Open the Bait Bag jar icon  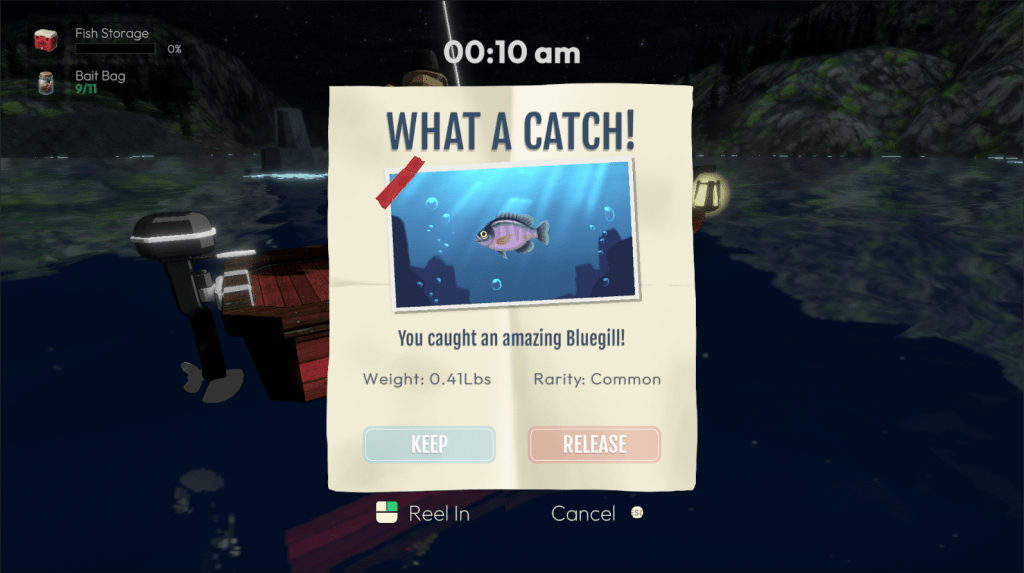pyautogui.click(x=46, y=82)
